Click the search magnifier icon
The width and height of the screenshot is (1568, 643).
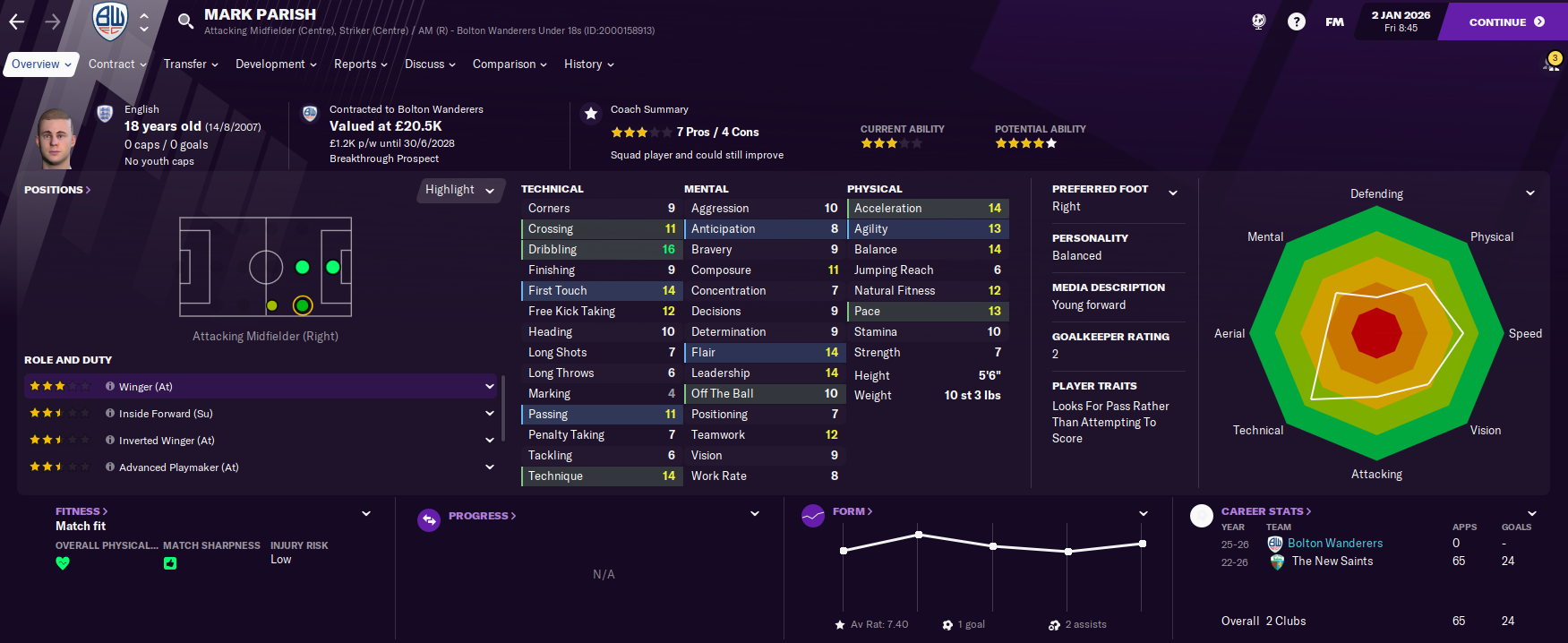coord(185,21)
